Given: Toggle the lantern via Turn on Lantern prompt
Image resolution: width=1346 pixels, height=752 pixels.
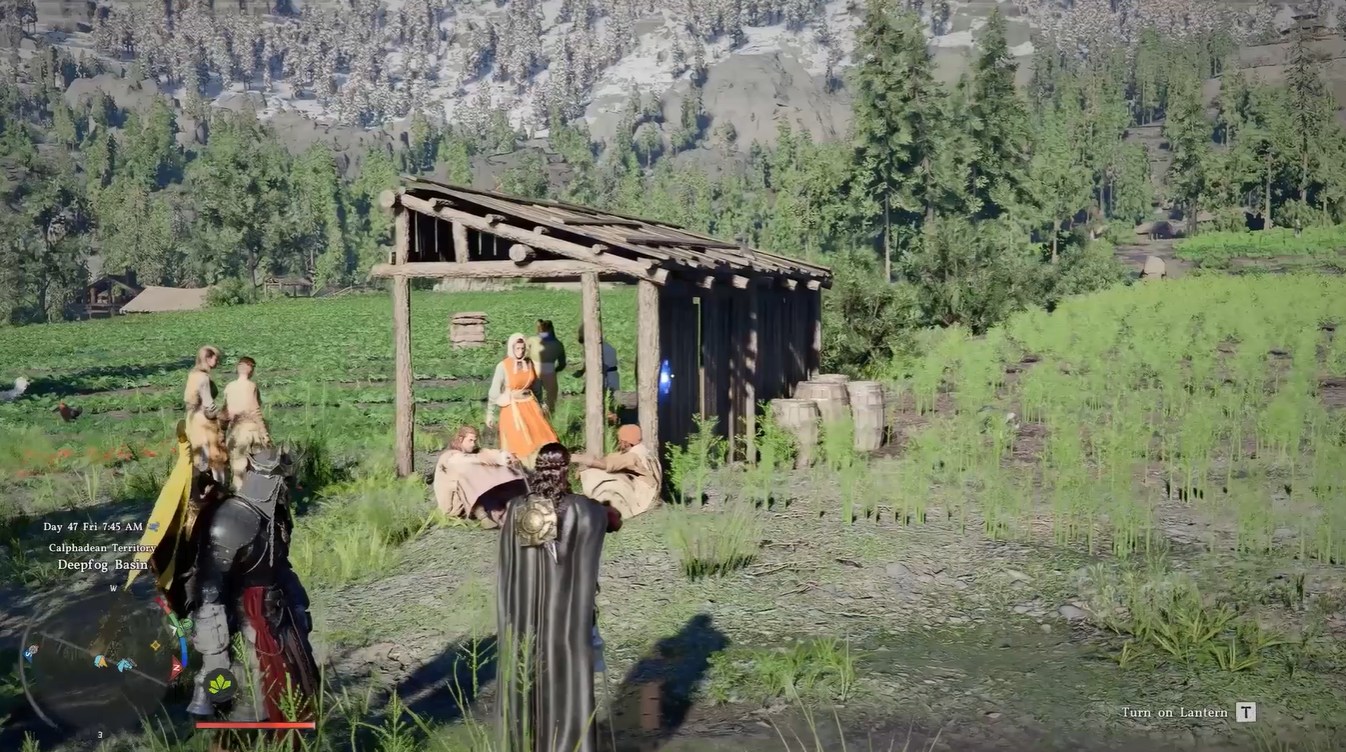Looking at the screenshot, I should pos(1247,712).
